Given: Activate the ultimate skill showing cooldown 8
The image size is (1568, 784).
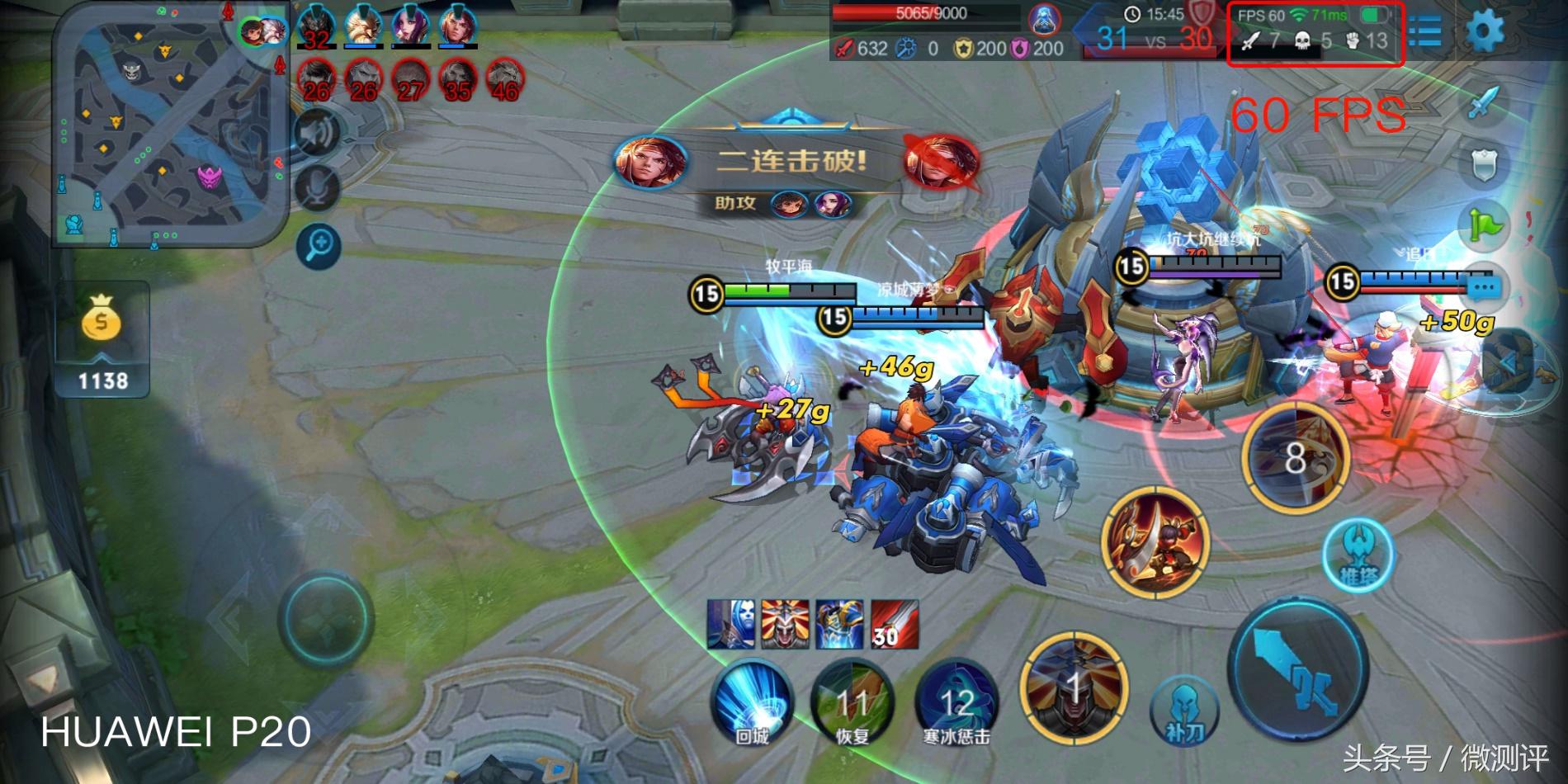Looking at the screenshot, I should (x=1295, y=456).
